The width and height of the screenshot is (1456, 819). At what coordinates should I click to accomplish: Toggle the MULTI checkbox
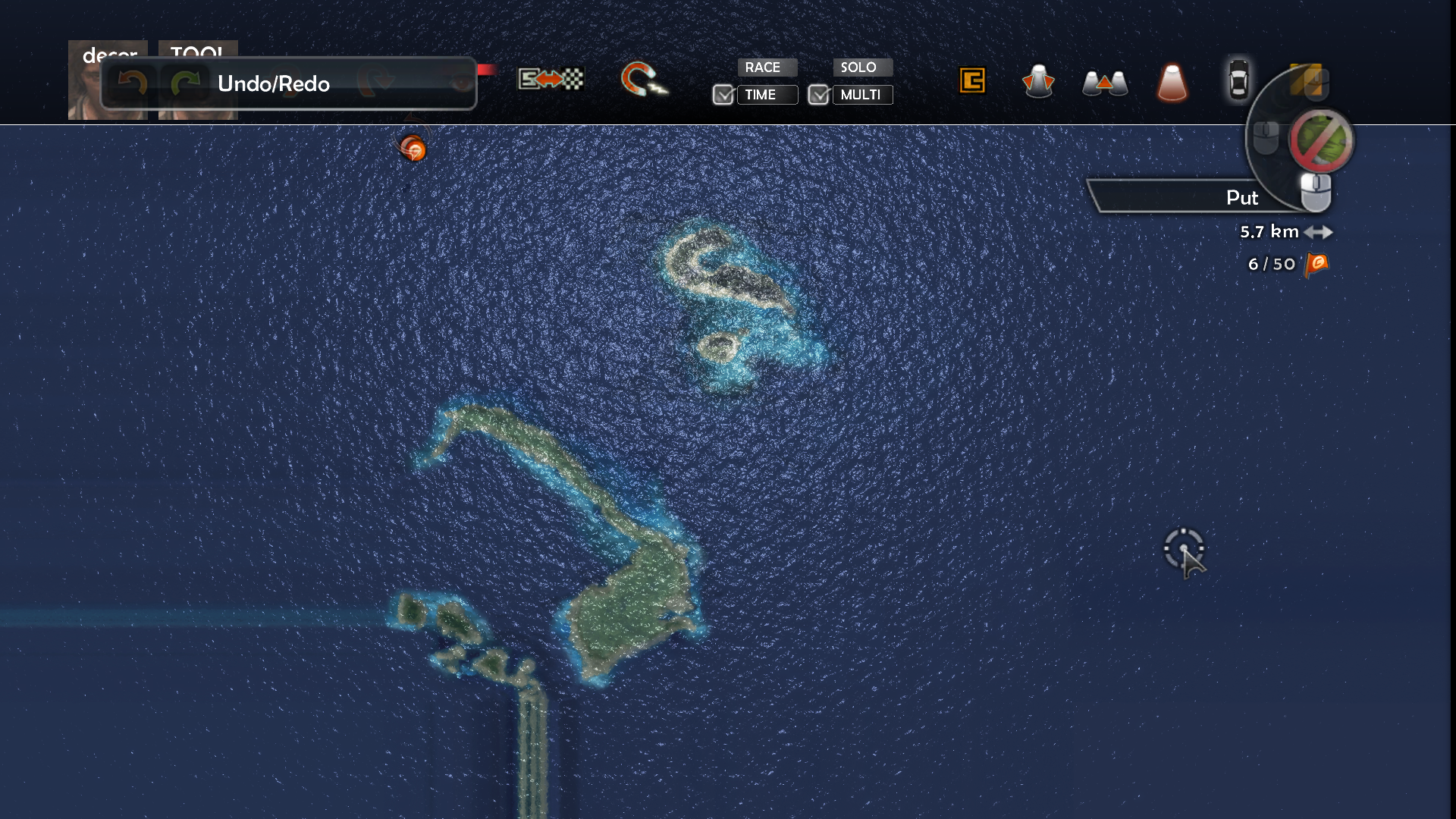(818, 95)
